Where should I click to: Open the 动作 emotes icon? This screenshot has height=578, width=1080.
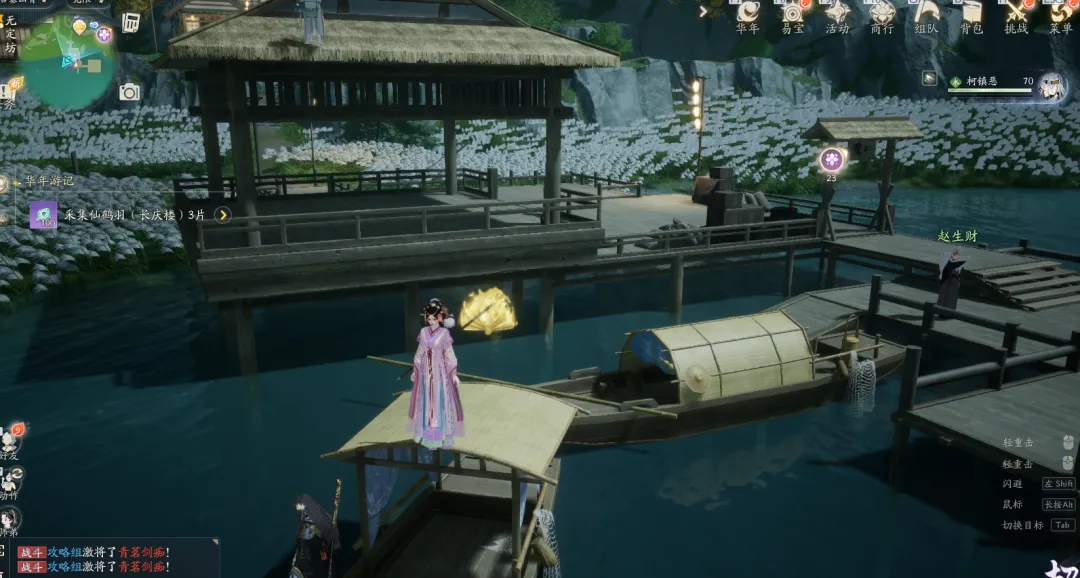tap(10, 480)
